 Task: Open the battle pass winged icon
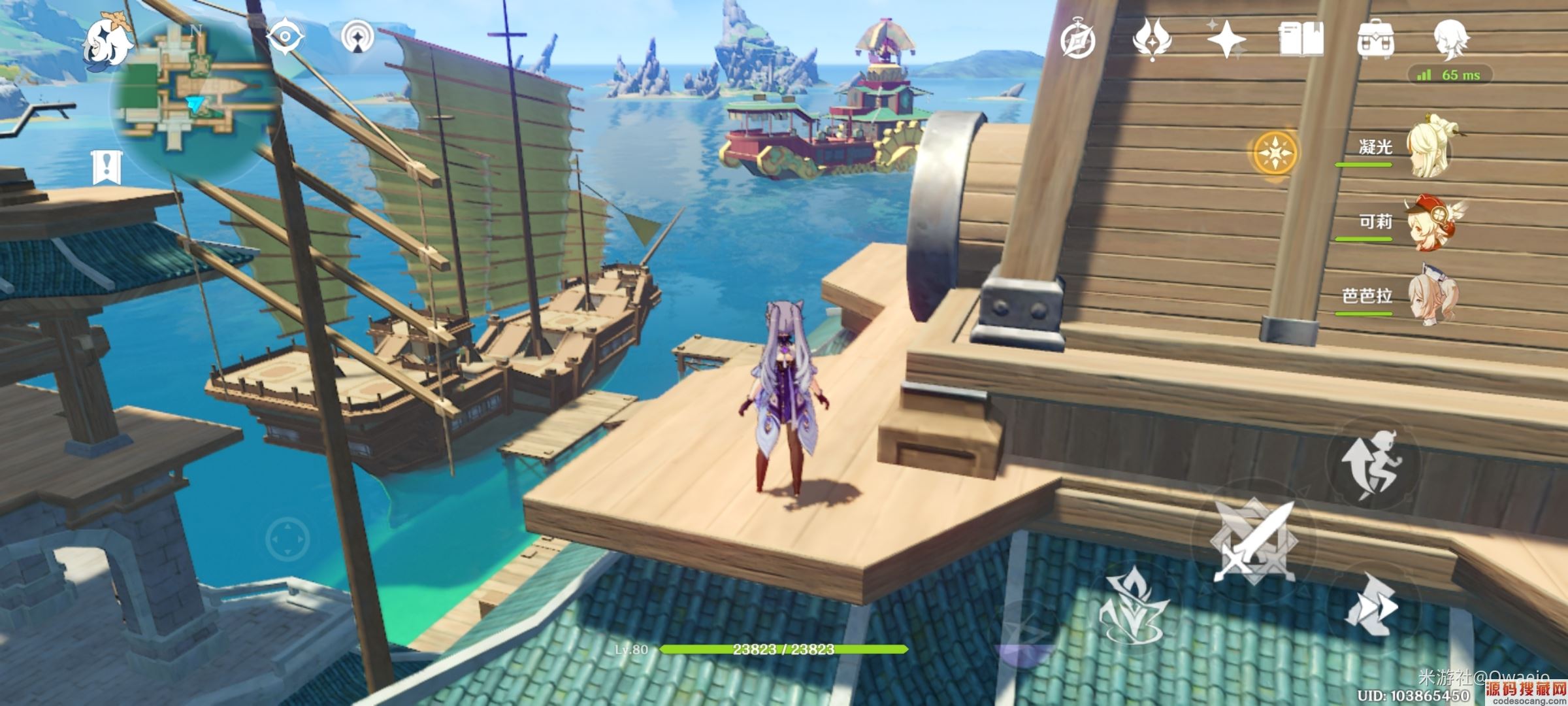coord(1152,39)
